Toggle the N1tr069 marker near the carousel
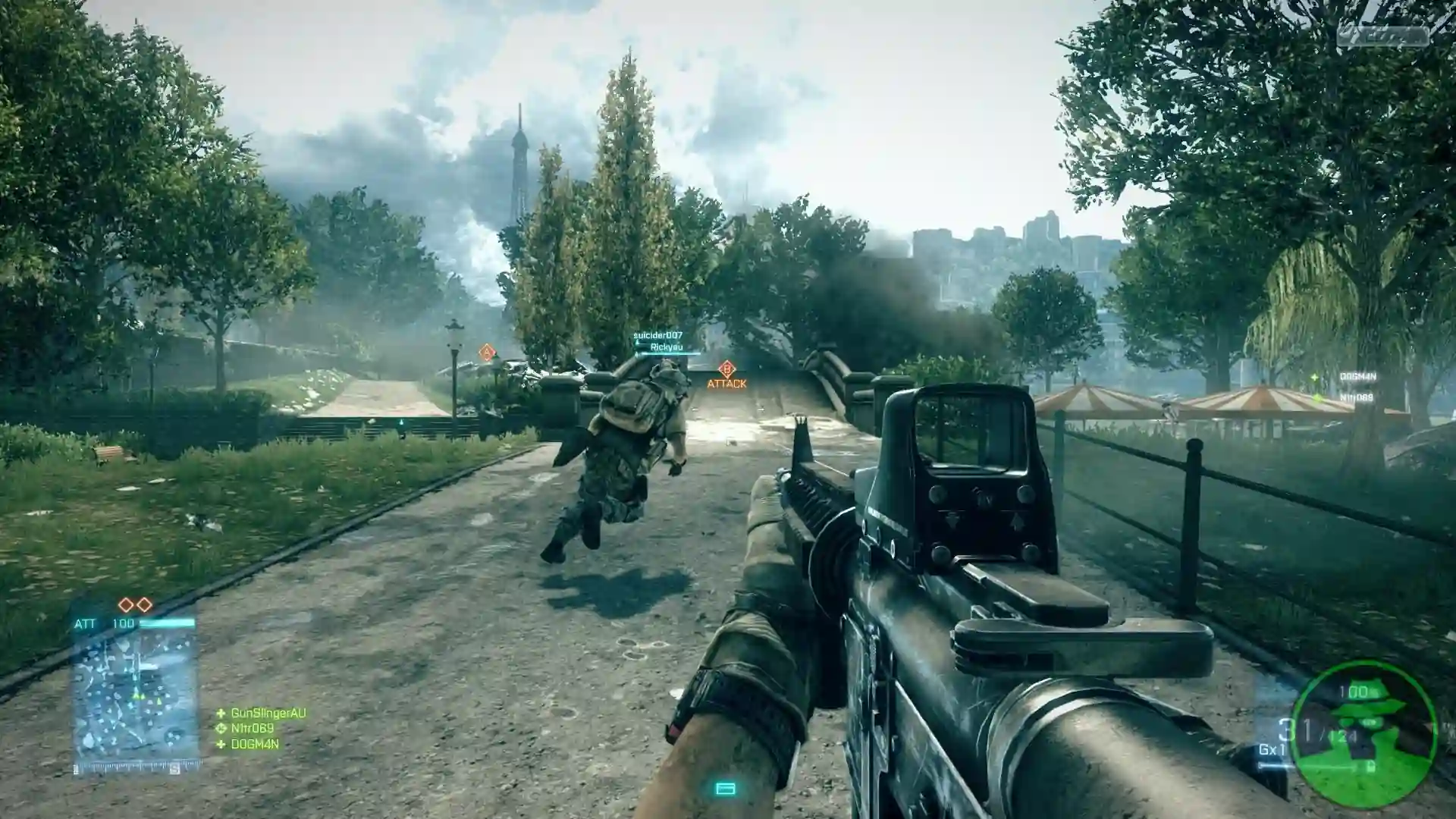 [x=1357, y=397]
